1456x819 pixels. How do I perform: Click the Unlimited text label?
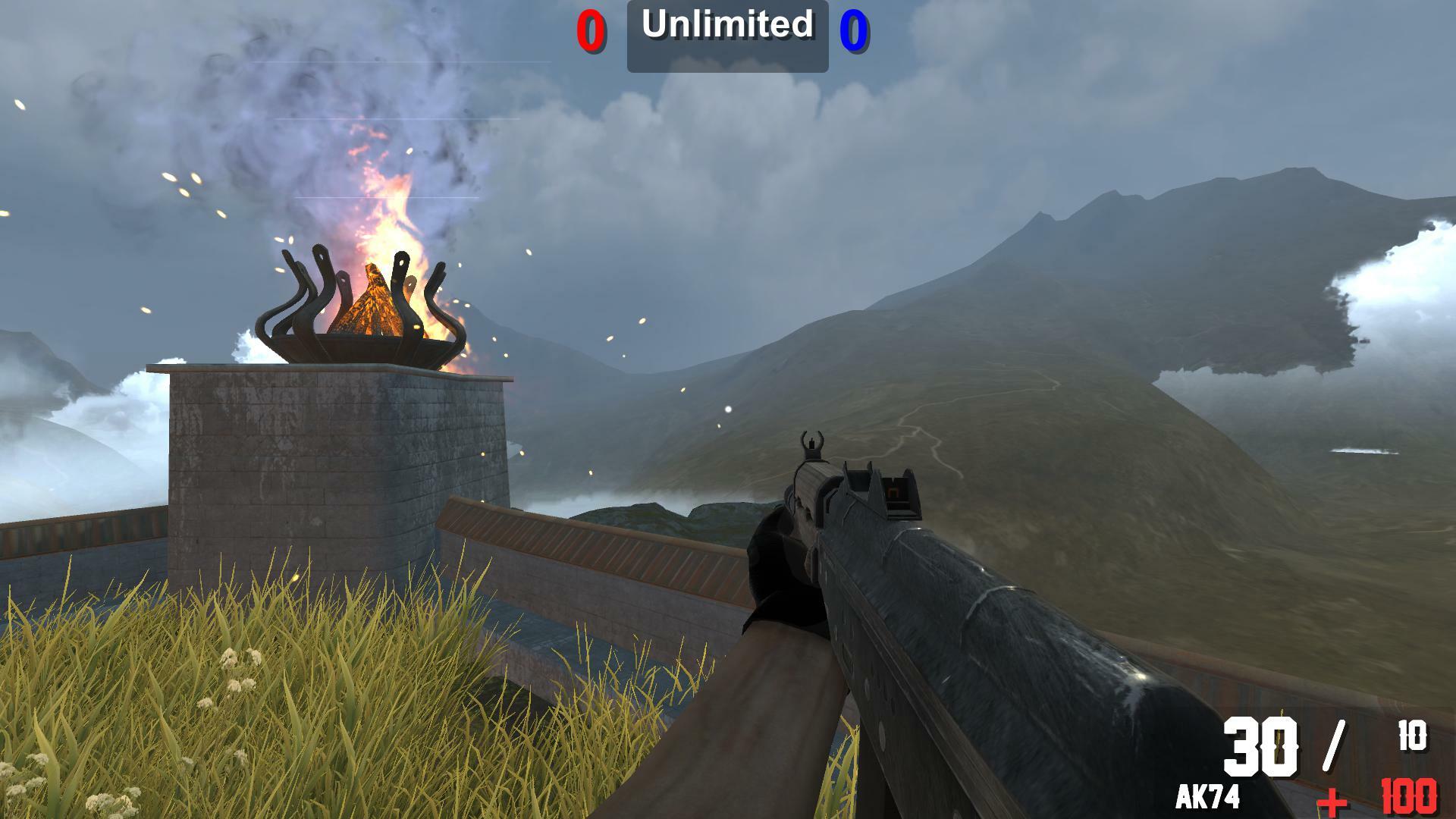[725, 27]
